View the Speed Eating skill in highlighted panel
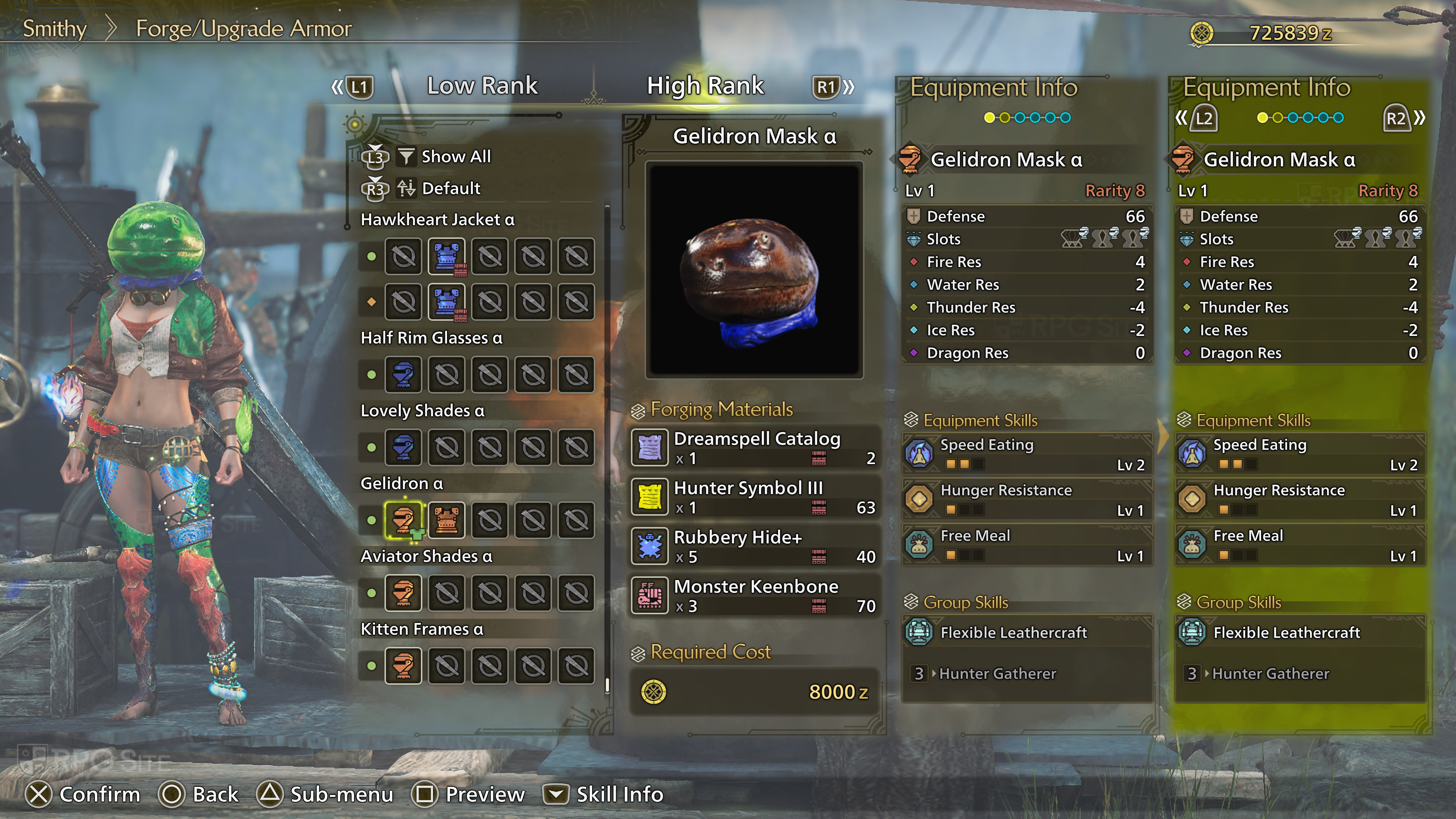 (x=1300, y=454)
